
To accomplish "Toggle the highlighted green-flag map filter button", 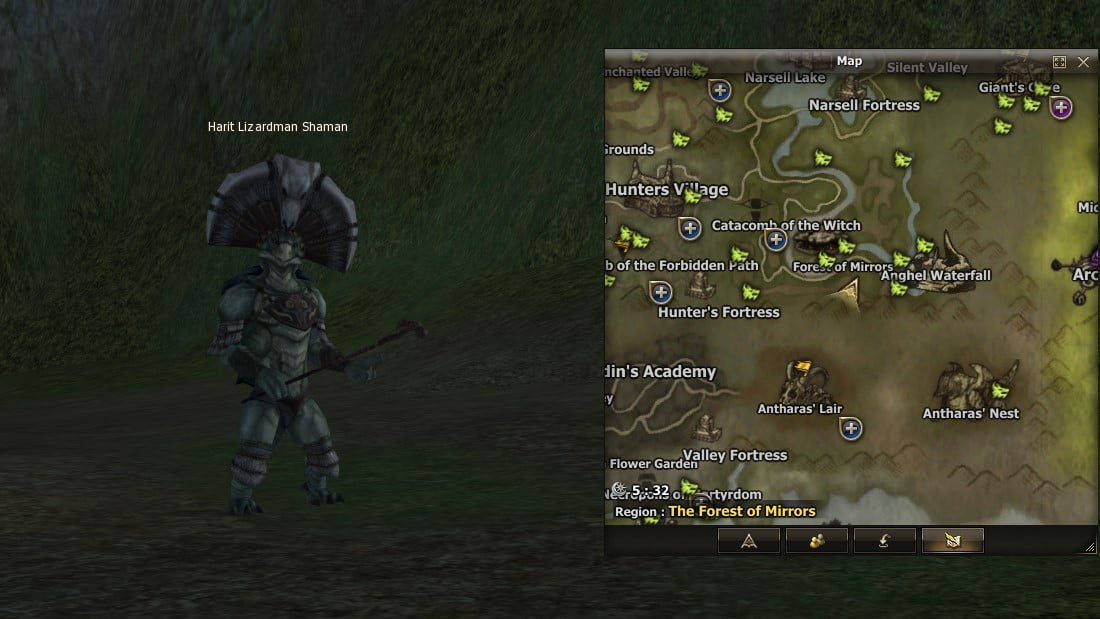I will coord(953,541).
